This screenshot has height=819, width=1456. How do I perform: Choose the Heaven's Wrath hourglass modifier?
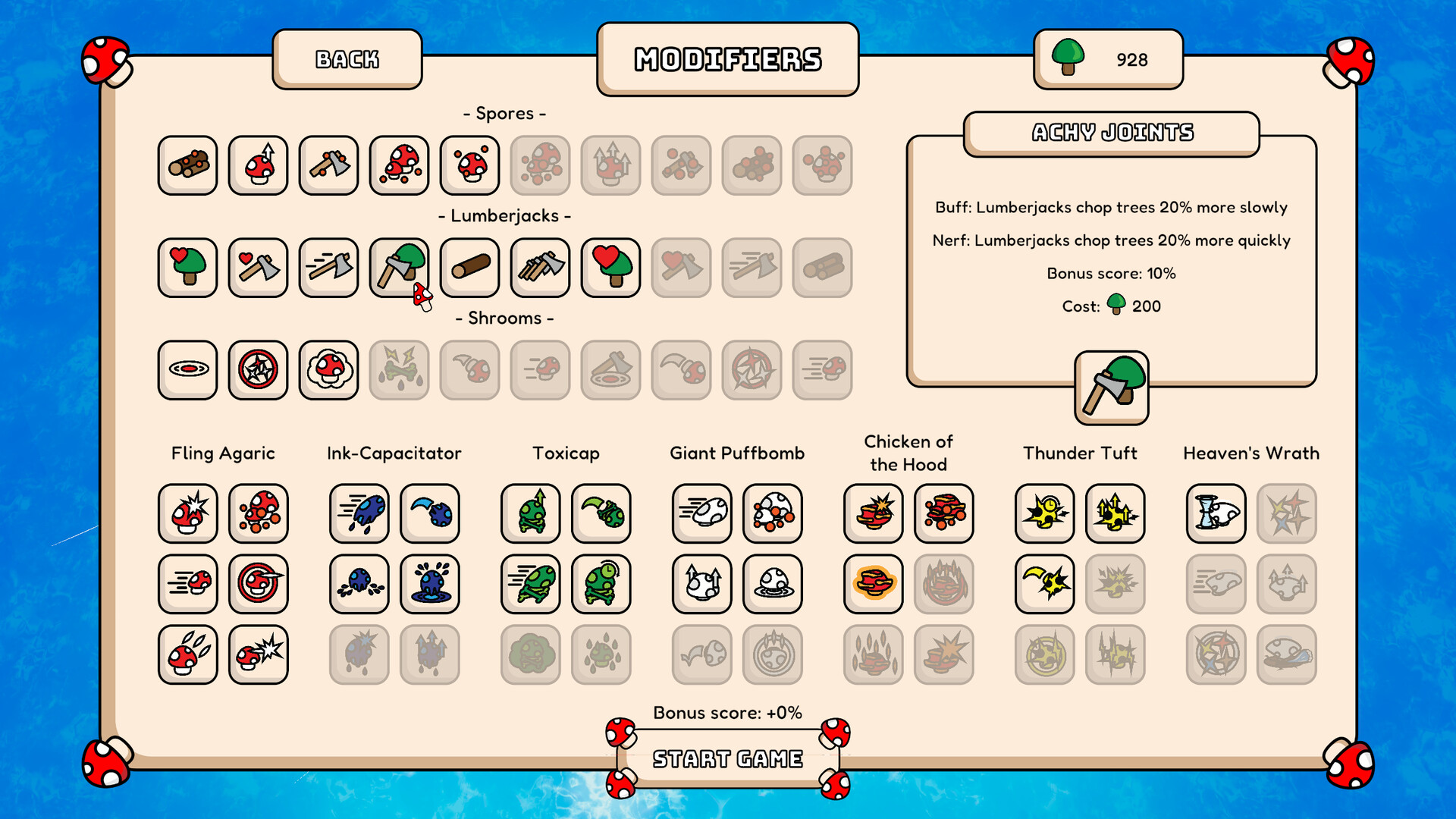click(x=1216, y=513)
